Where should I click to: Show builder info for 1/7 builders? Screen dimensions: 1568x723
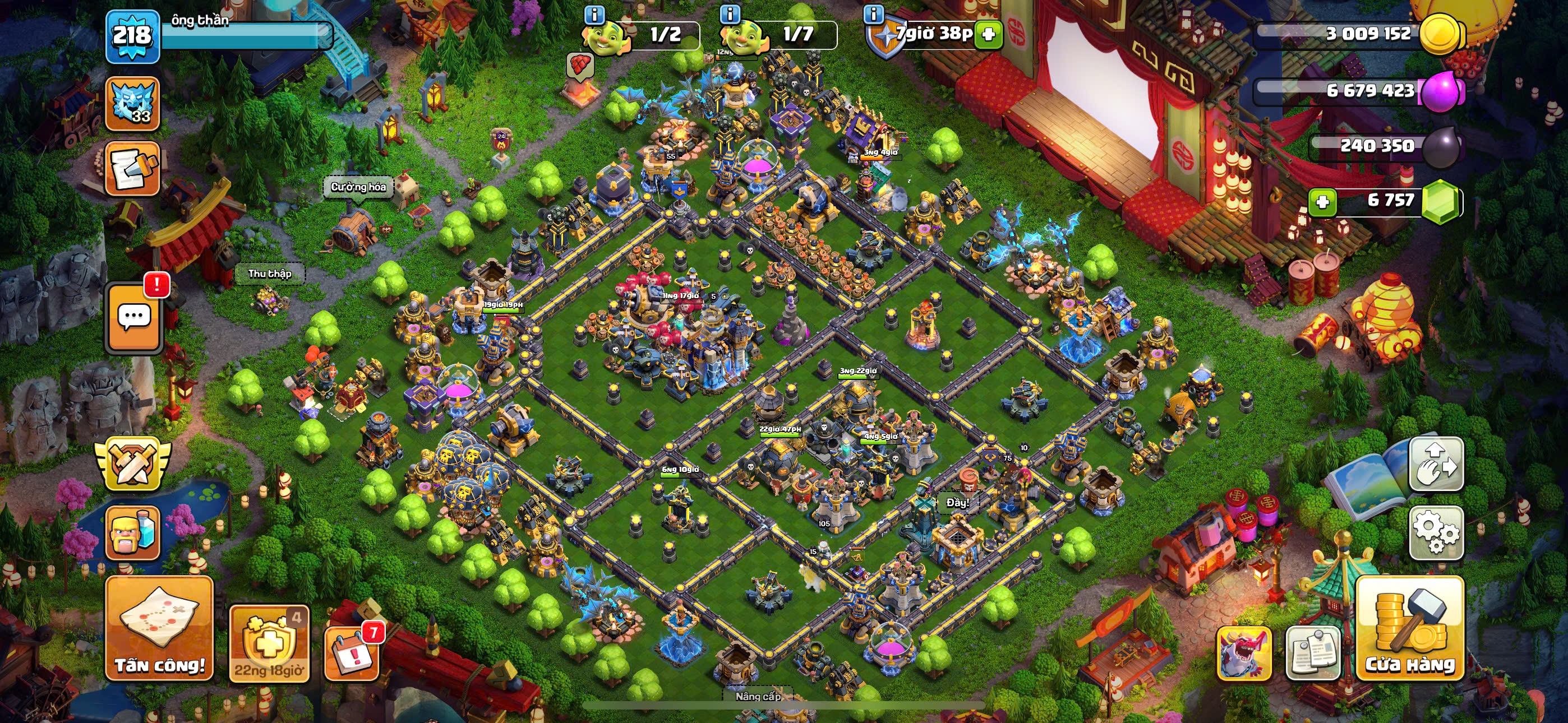tap(730, 13)
